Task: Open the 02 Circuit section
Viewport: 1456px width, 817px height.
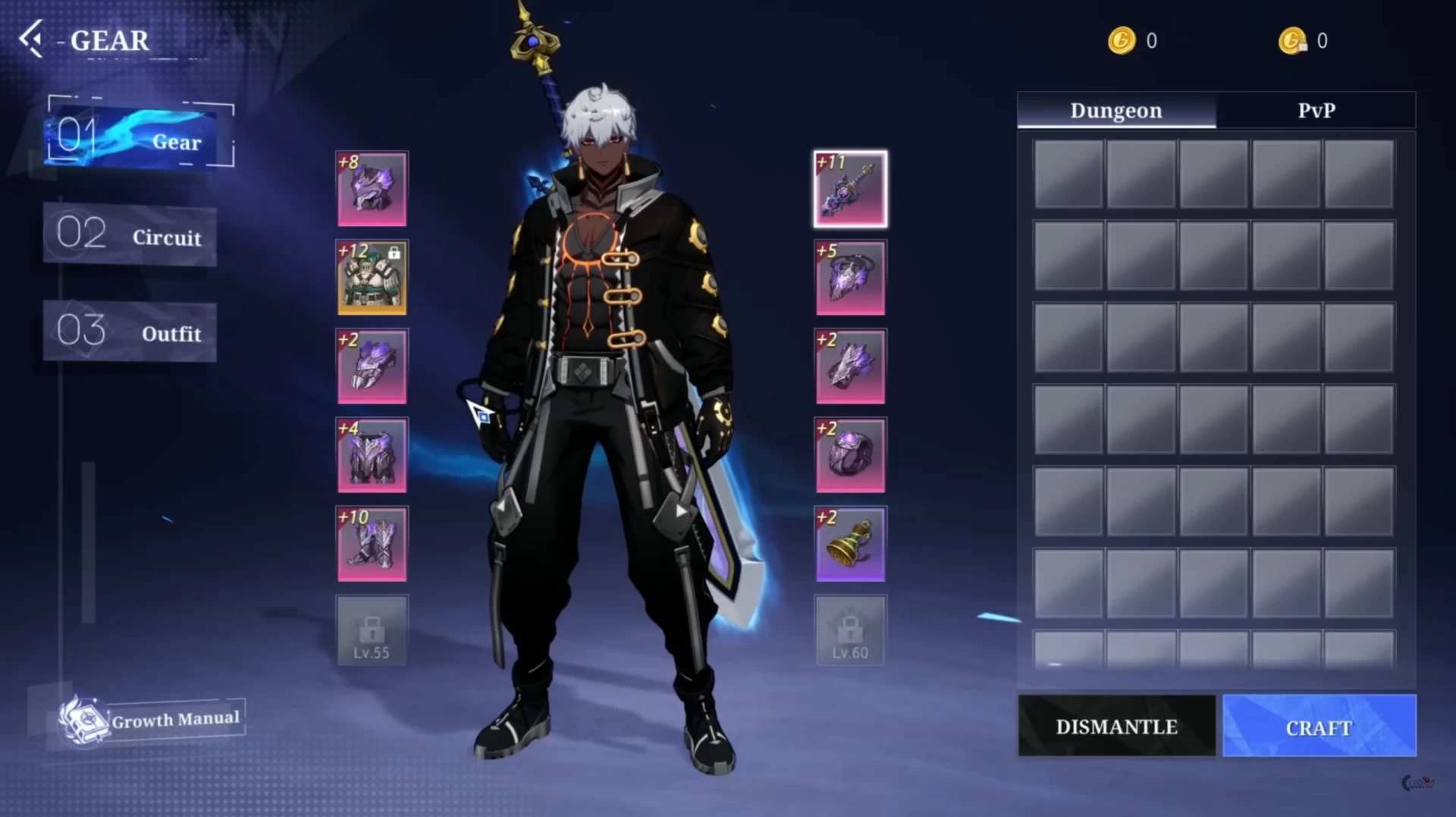Action: [130, 235]
